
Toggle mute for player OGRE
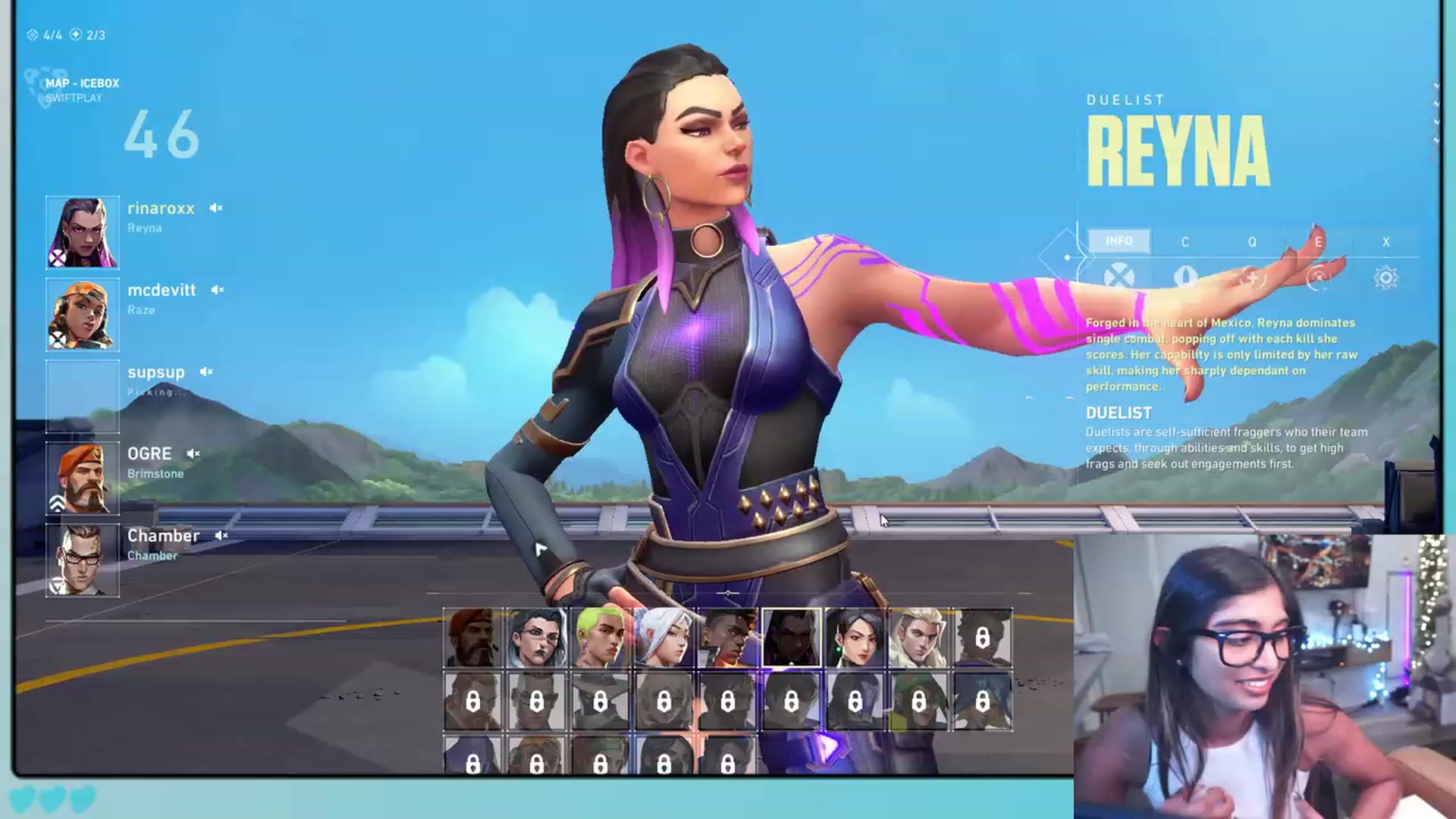point(193,453)
